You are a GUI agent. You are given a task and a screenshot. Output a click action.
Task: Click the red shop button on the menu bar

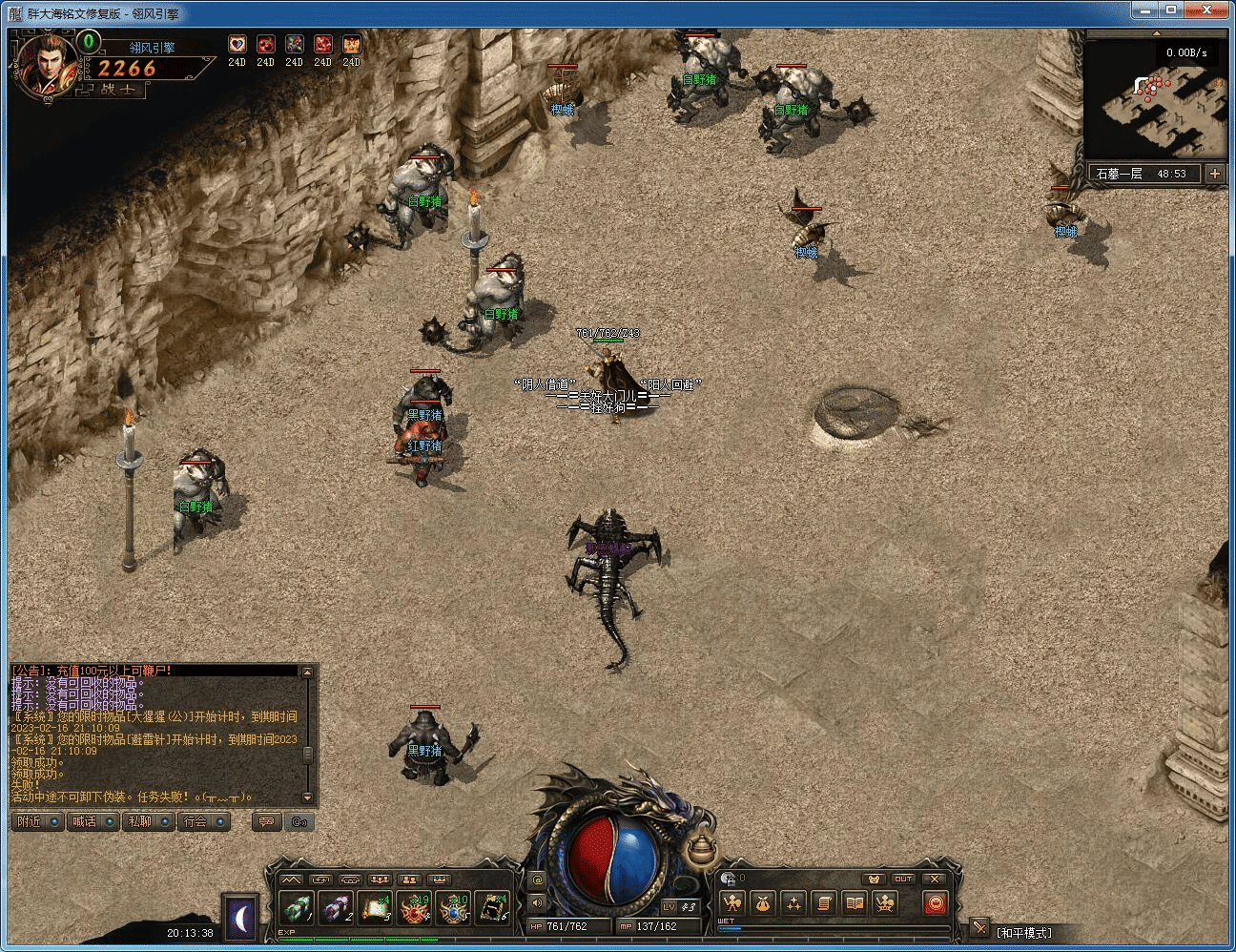tap(936, 903)
